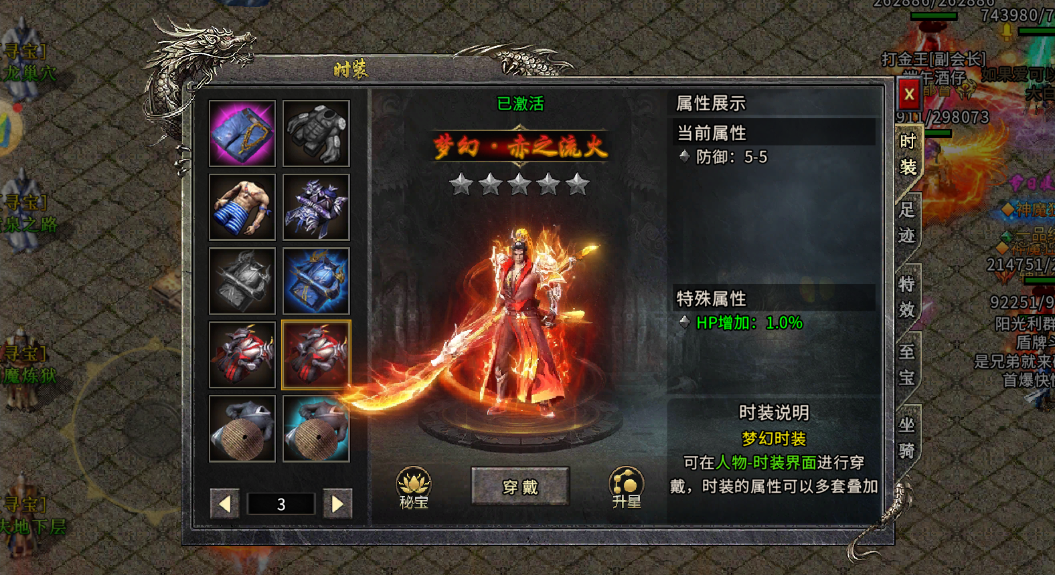Select the dark grey armor costume
Screen dimensions: 1055x575
(x=316, y=133)
